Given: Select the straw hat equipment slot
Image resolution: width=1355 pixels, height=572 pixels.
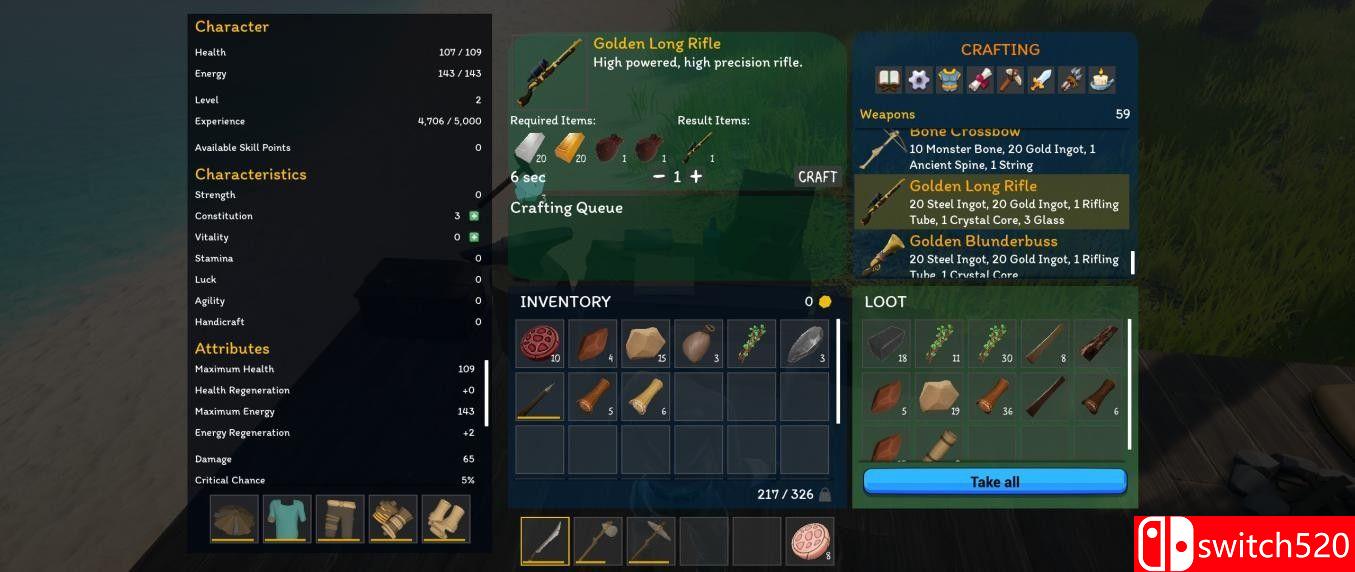Looking at the screenshot, I should [x=234, y=519].
